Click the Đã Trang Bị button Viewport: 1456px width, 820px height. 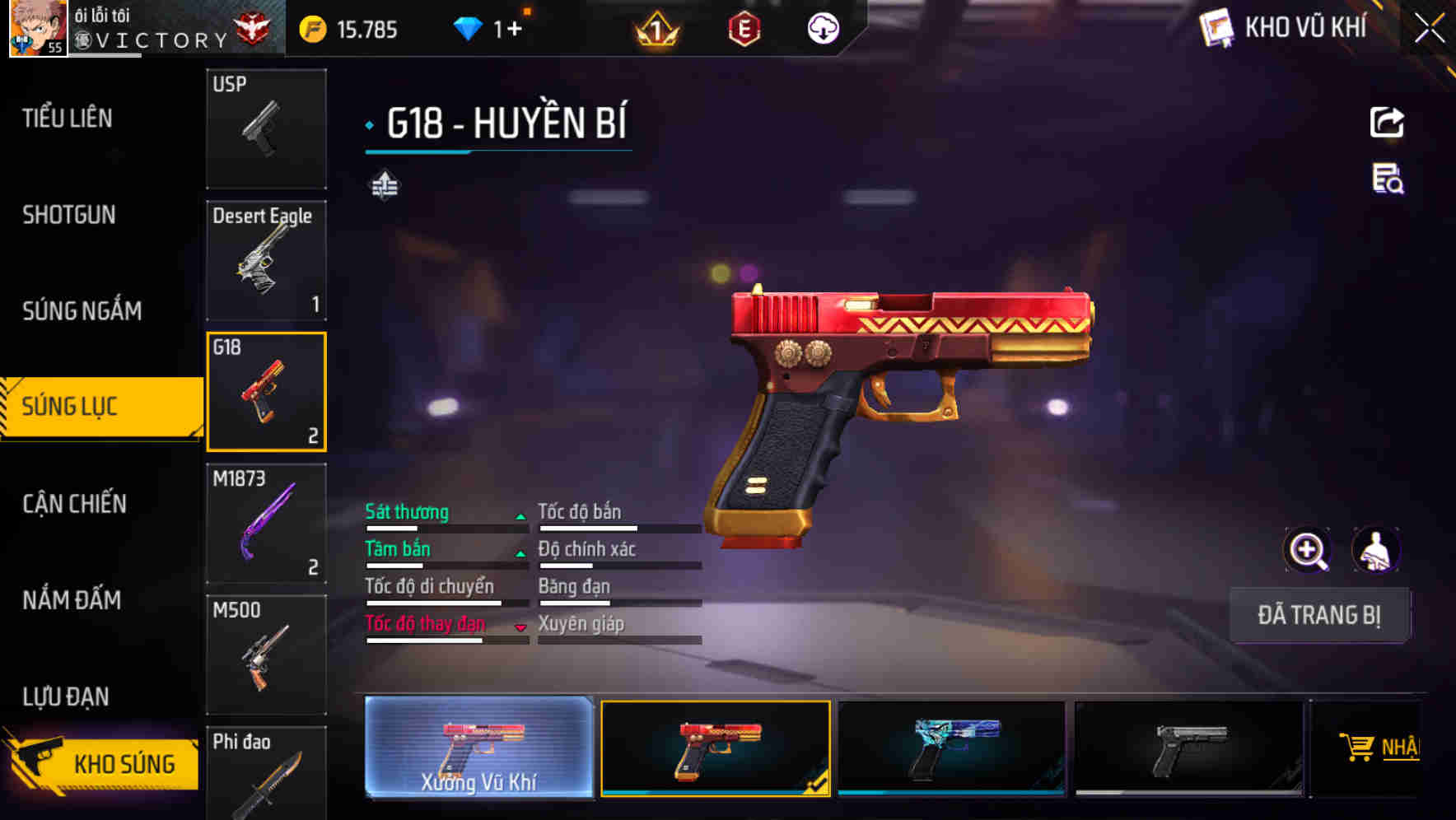point(1320,615)
